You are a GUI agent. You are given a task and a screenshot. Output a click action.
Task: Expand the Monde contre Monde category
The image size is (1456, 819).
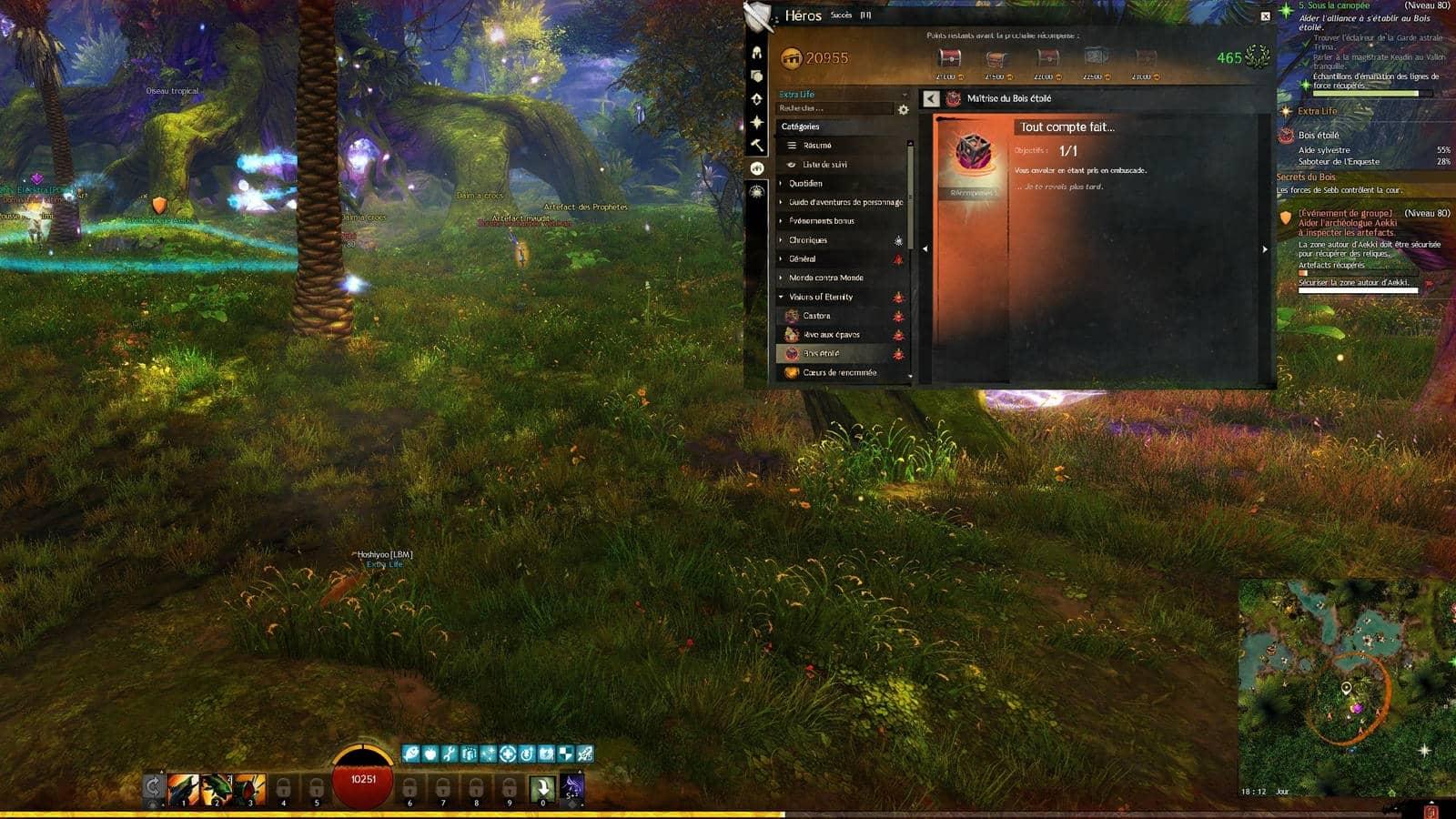(825, 278)
